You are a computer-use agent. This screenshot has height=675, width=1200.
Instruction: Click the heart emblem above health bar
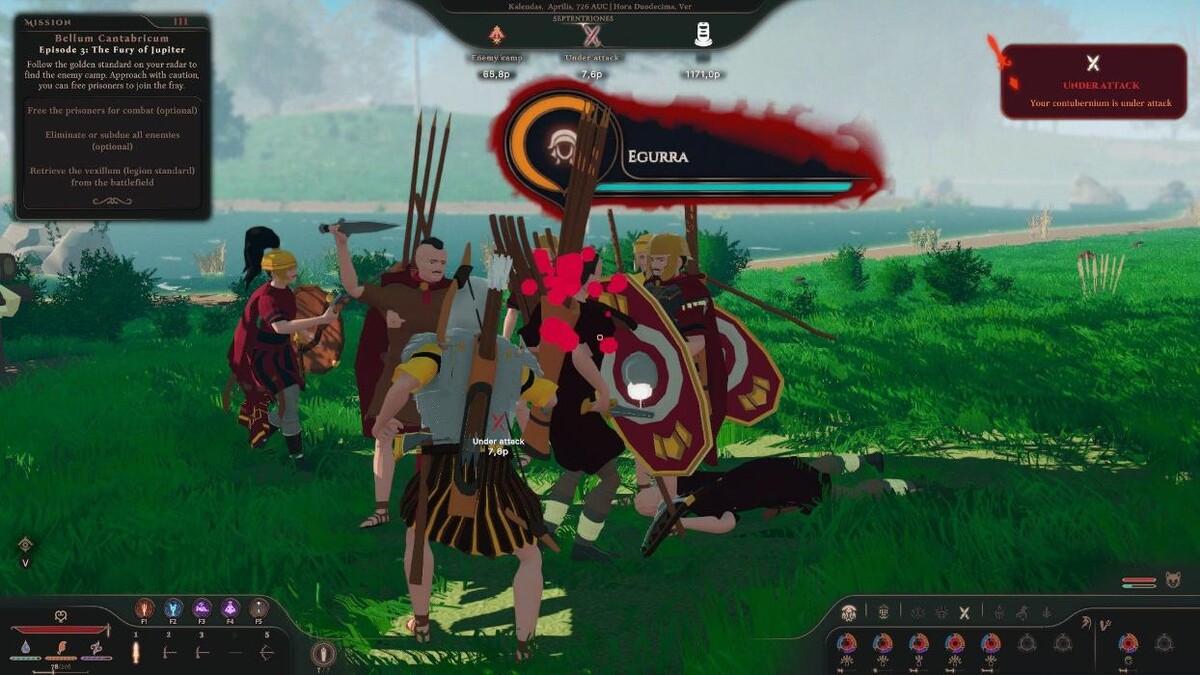[x=60, y=616]
